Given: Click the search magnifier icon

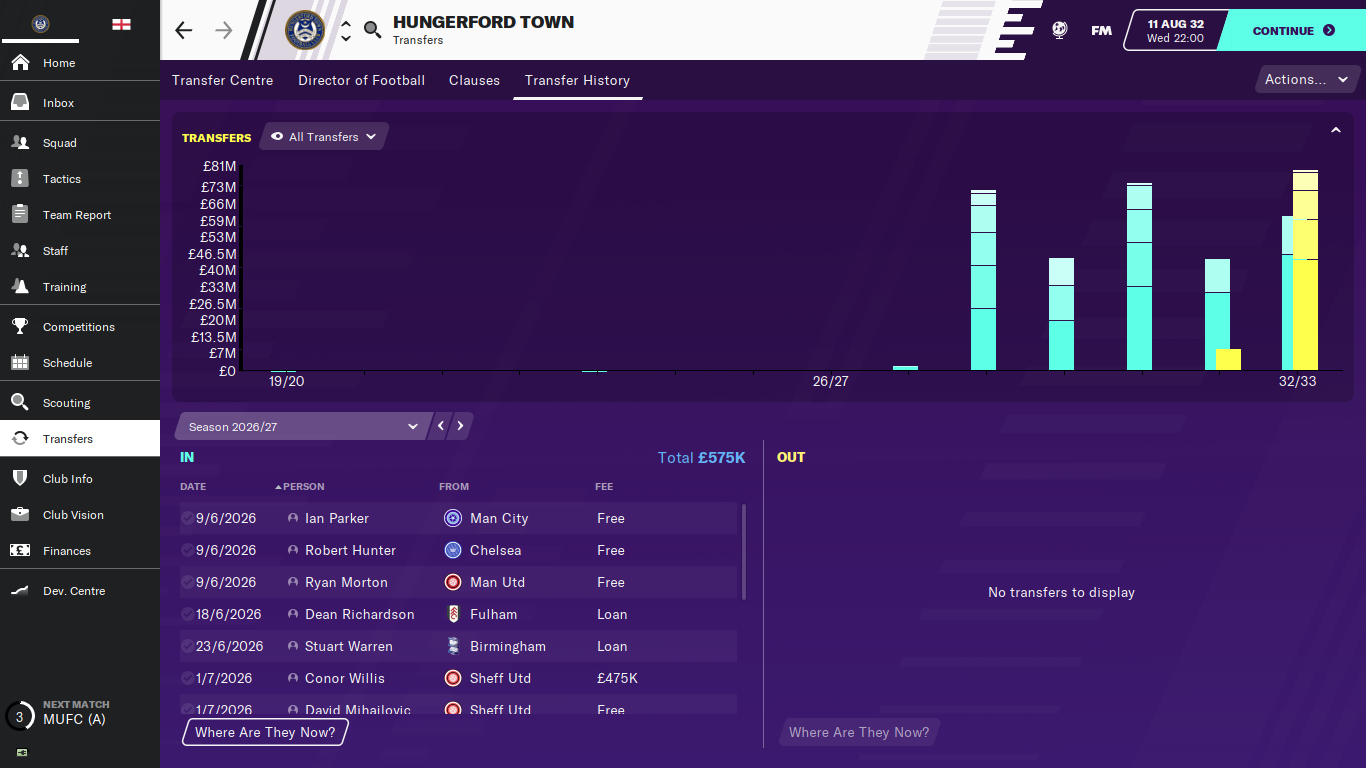Looking at the screenshot, I should click(x=372, y=30).
